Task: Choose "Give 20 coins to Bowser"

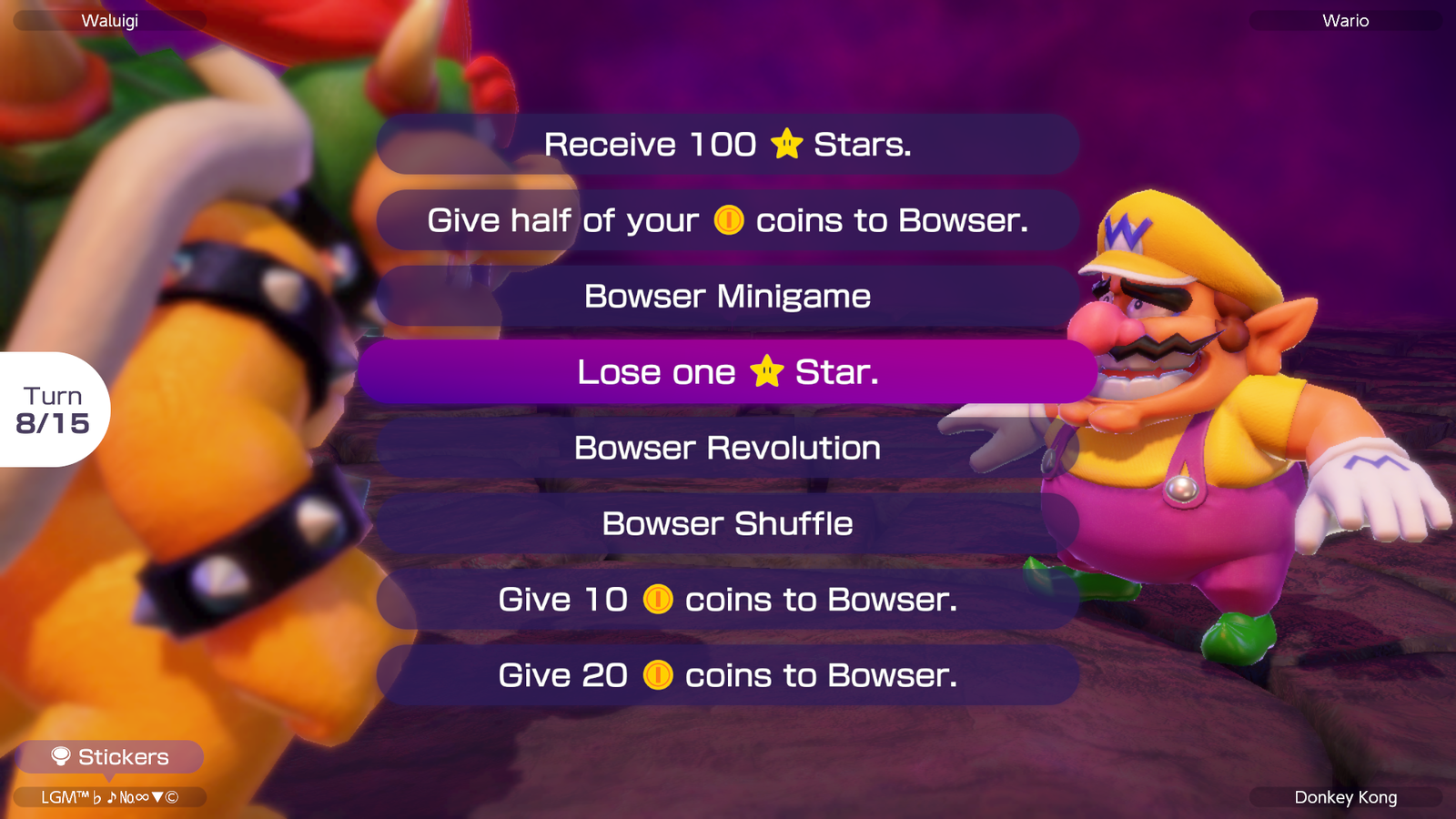Action: (x=728, y=675)
